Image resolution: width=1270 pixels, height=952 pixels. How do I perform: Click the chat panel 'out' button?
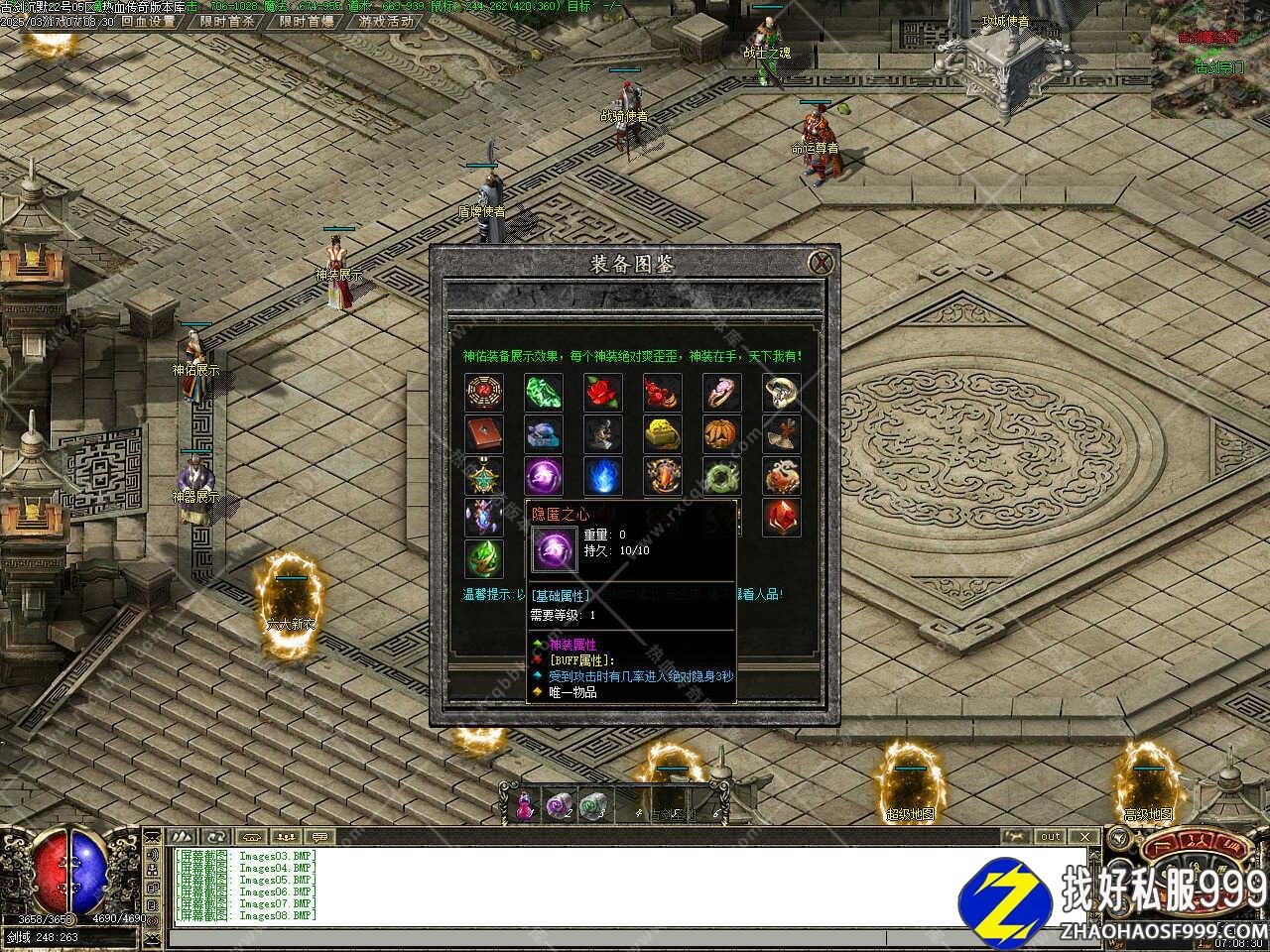pyautogui.click(x=1051, y=836)
